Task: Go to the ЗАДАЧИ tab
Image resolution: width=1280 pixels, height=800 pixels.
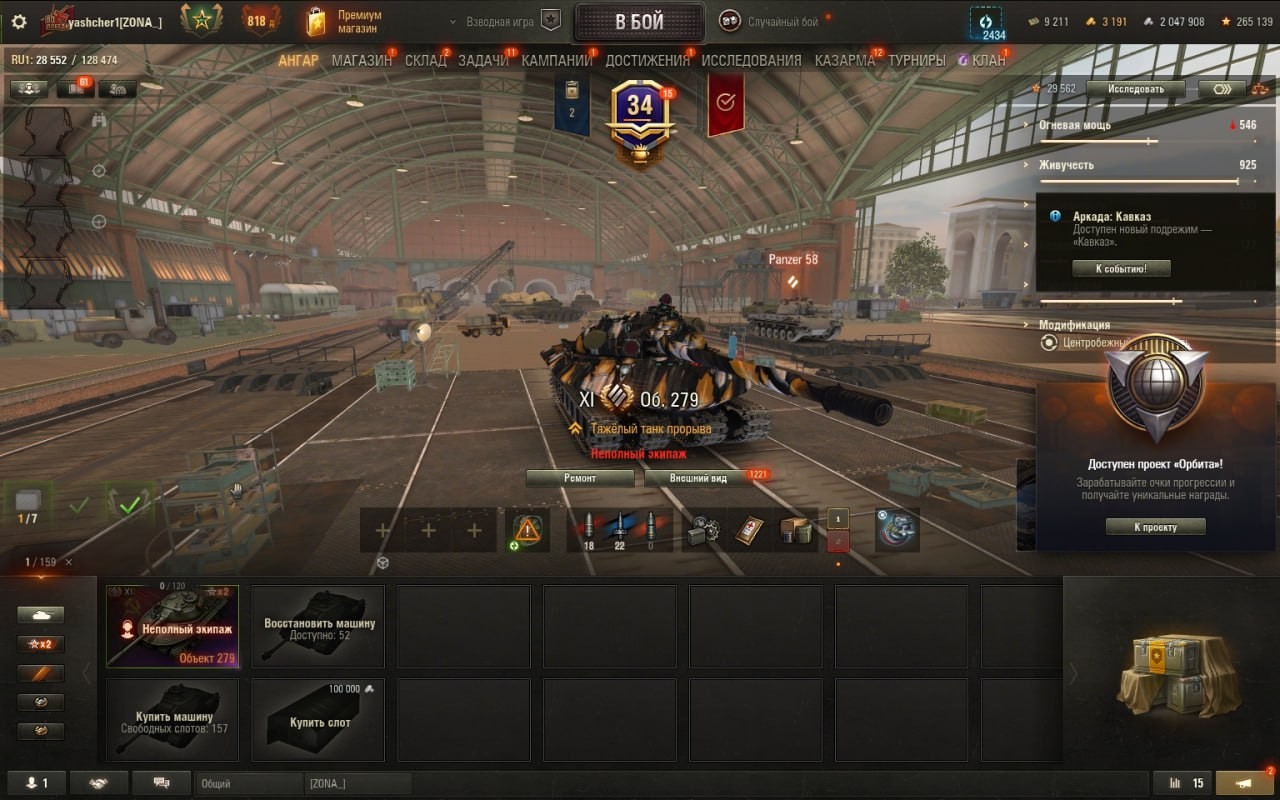Action: point(483,60)
